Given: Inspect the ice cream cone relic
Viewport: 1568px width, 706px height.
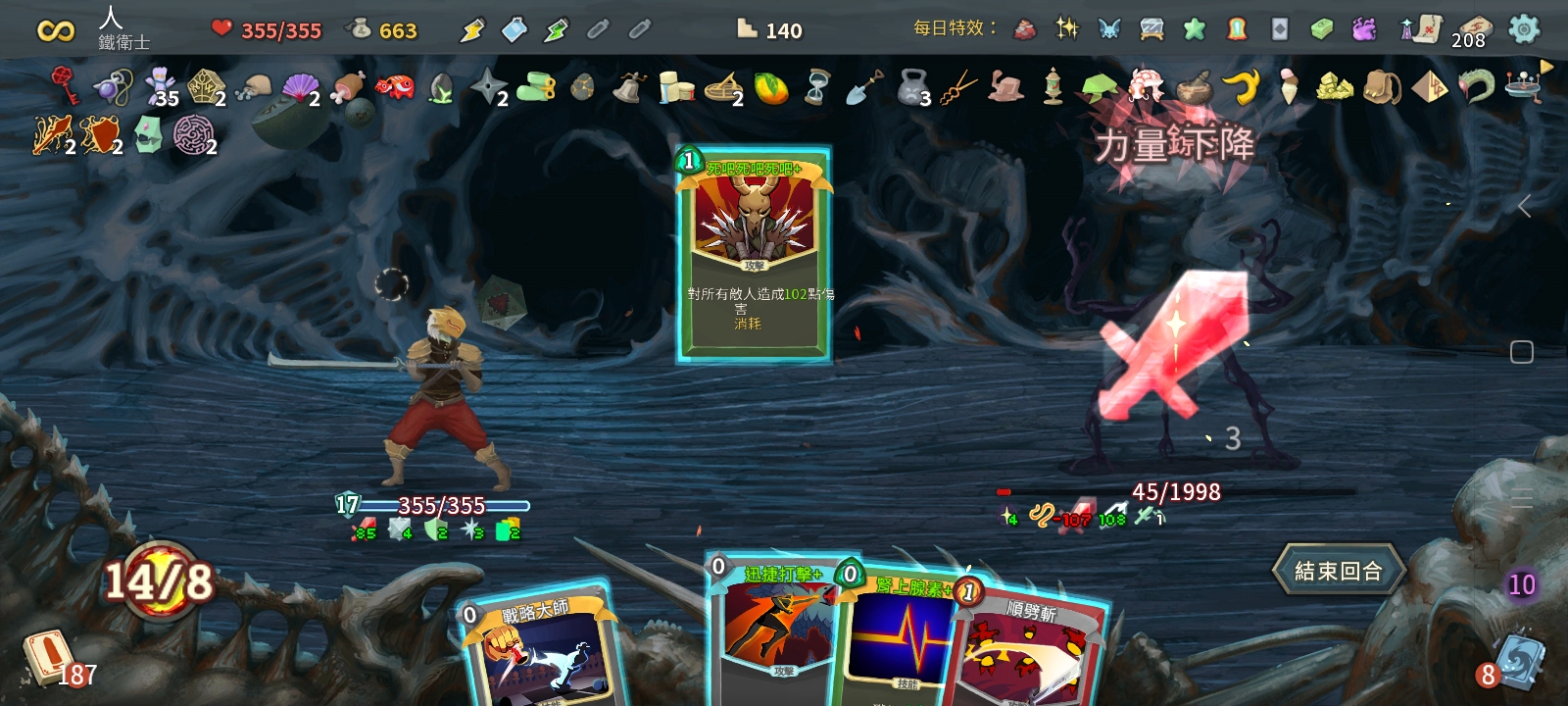Looking at the screenshot, I should (x=1288, y=86).
